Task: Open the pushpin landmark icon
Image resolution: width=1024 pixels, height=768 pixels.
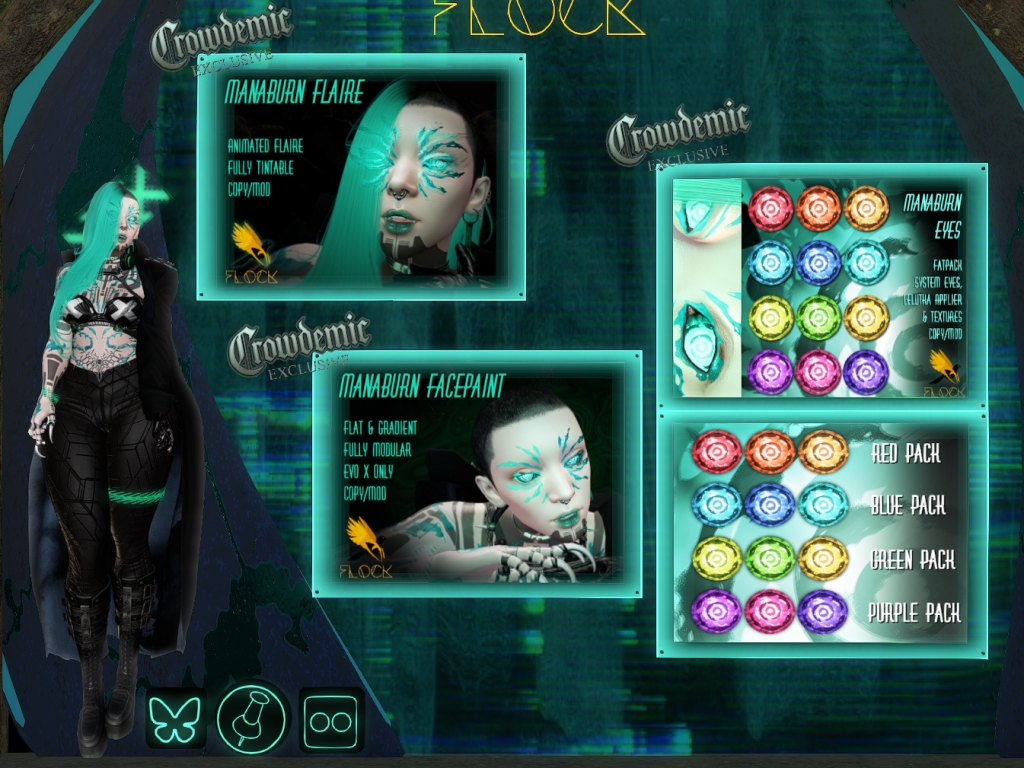Action: (x=252, y=718)
